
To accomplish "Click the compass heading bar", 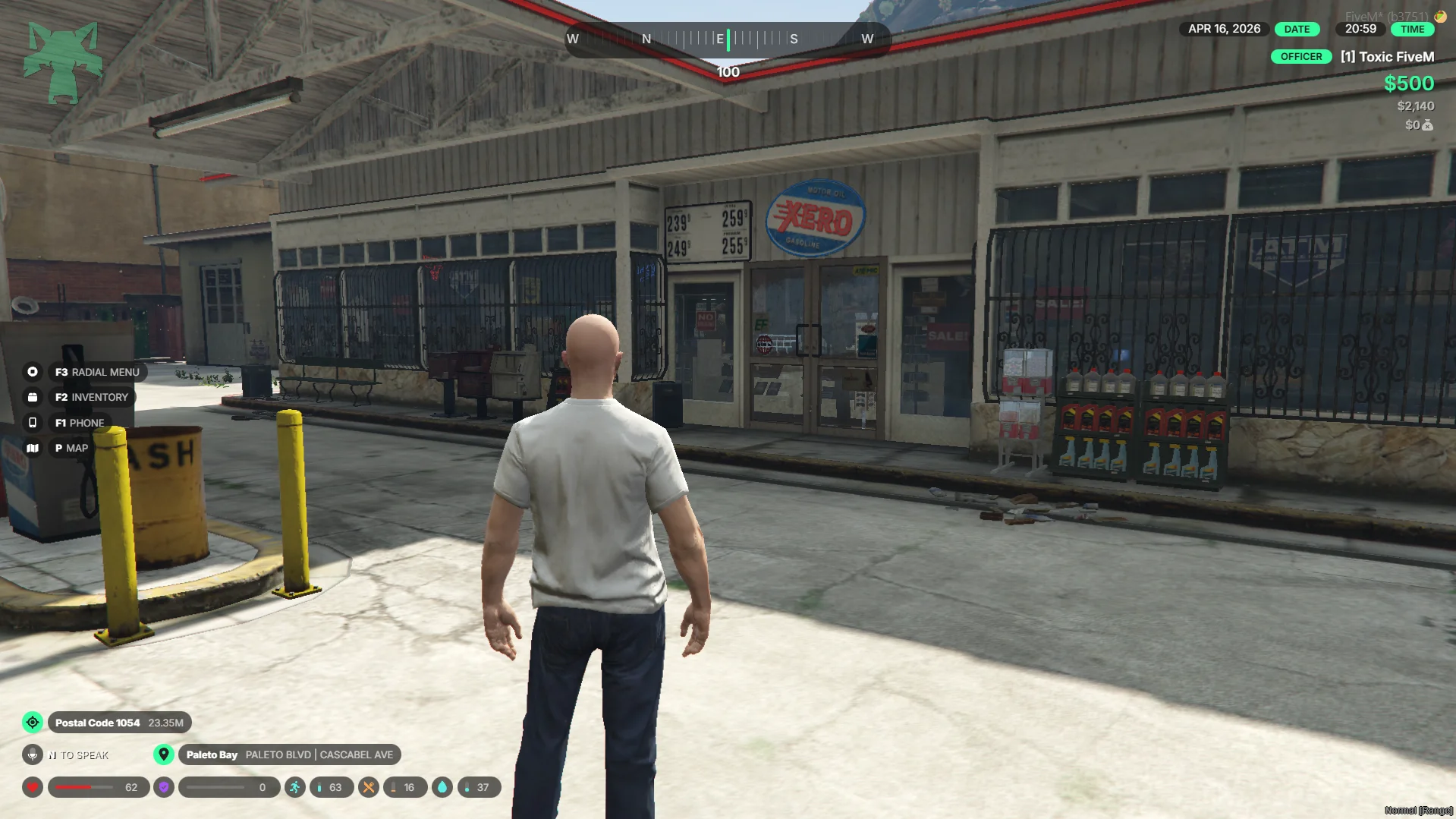I will point(727,39).
